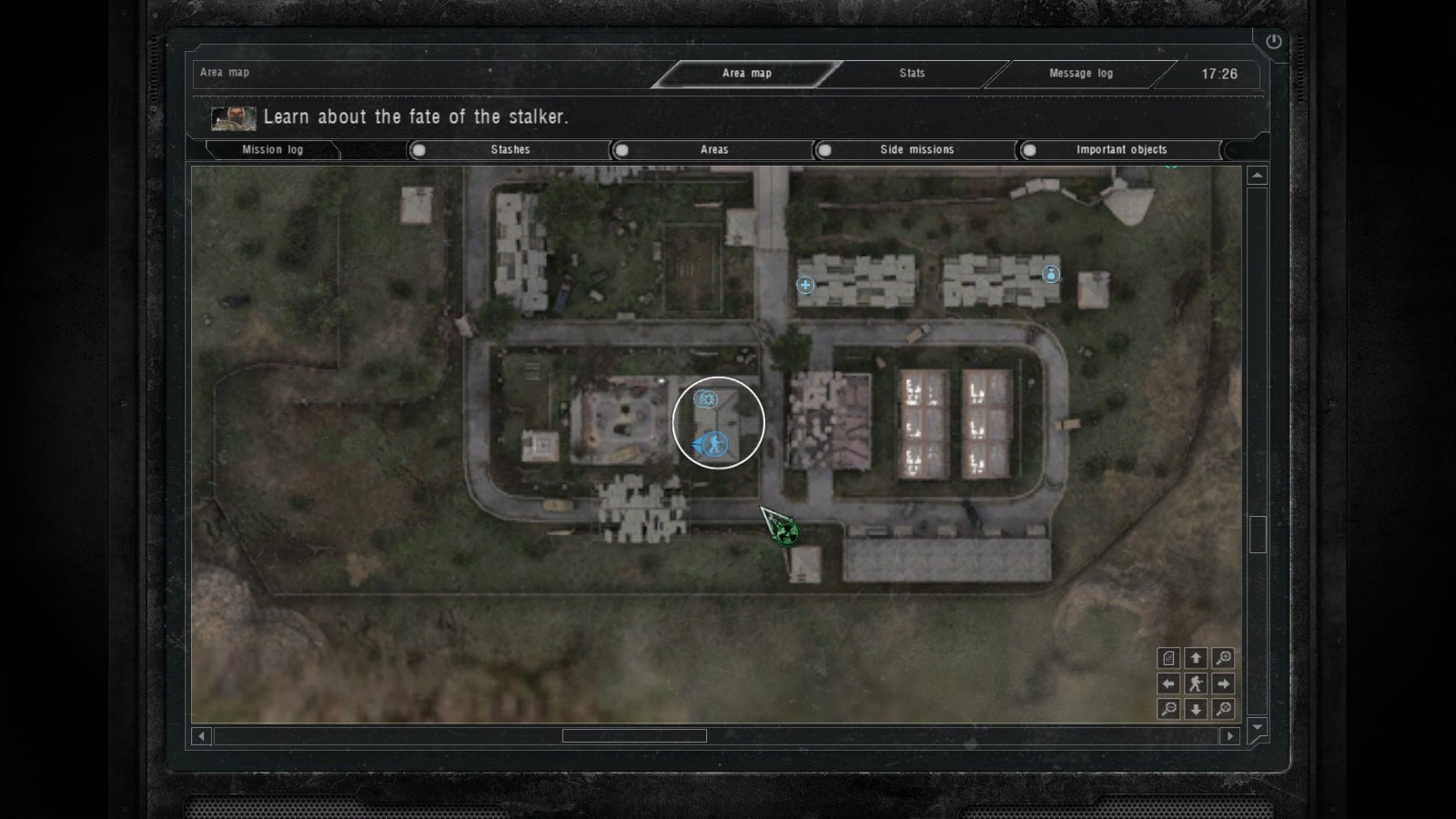Center the map on the player figure button
The height and width of the screenshot is (819, 1456).
[1196, 683]
